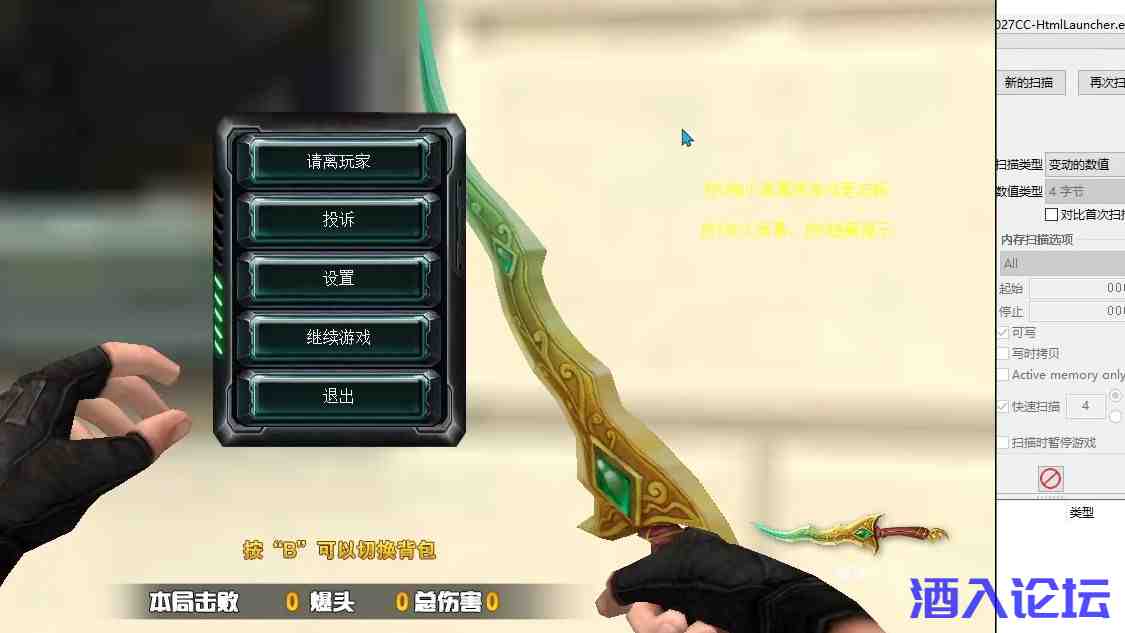This screenshot has width=1125, height=633.
Task: Choose 继续游戏 to resume the game
Action: pyautogui.click(x=339, y=338)
